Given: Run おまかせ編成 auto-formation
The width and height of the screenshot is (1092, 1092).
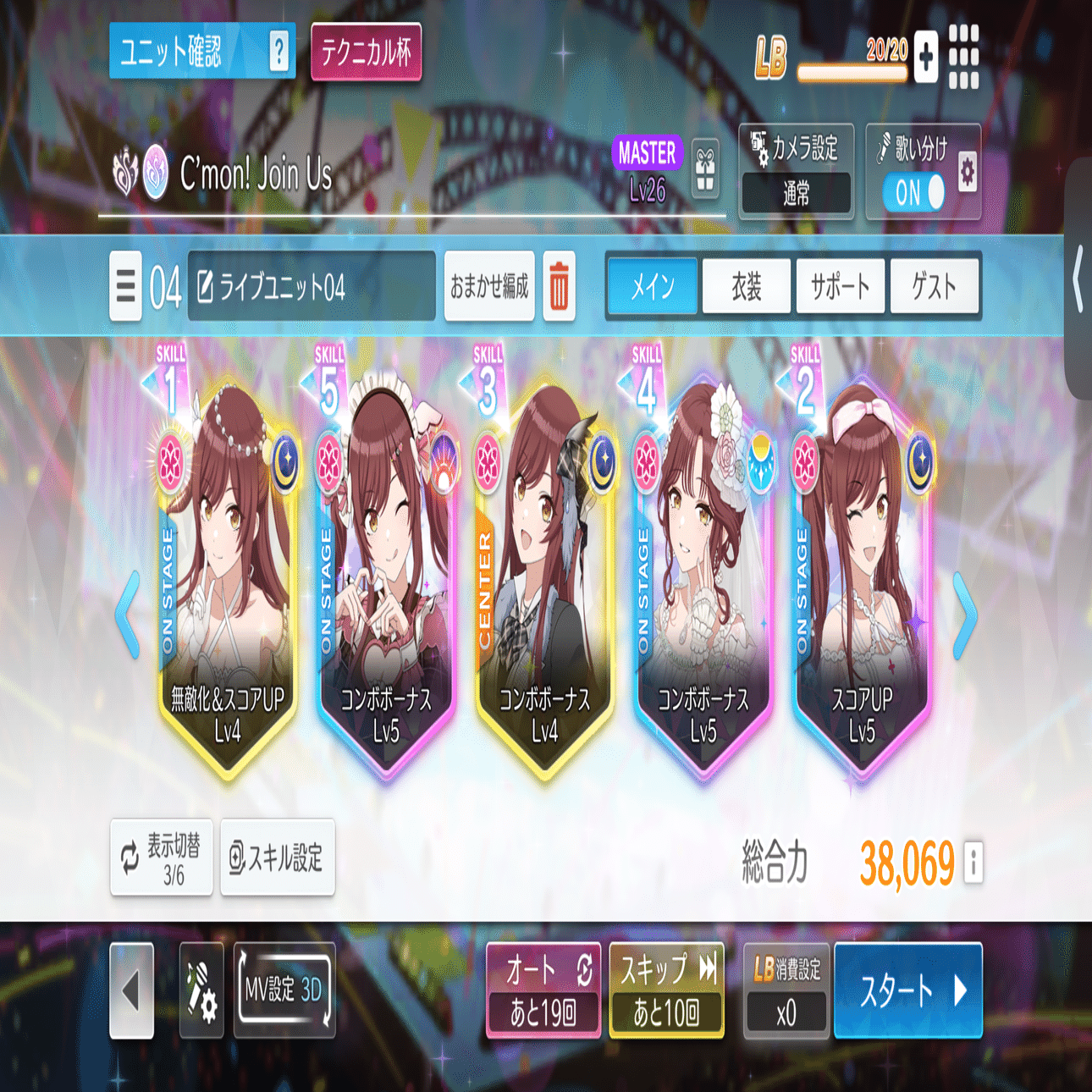Looking at the screenshot, I should click(x=488, y=286).
